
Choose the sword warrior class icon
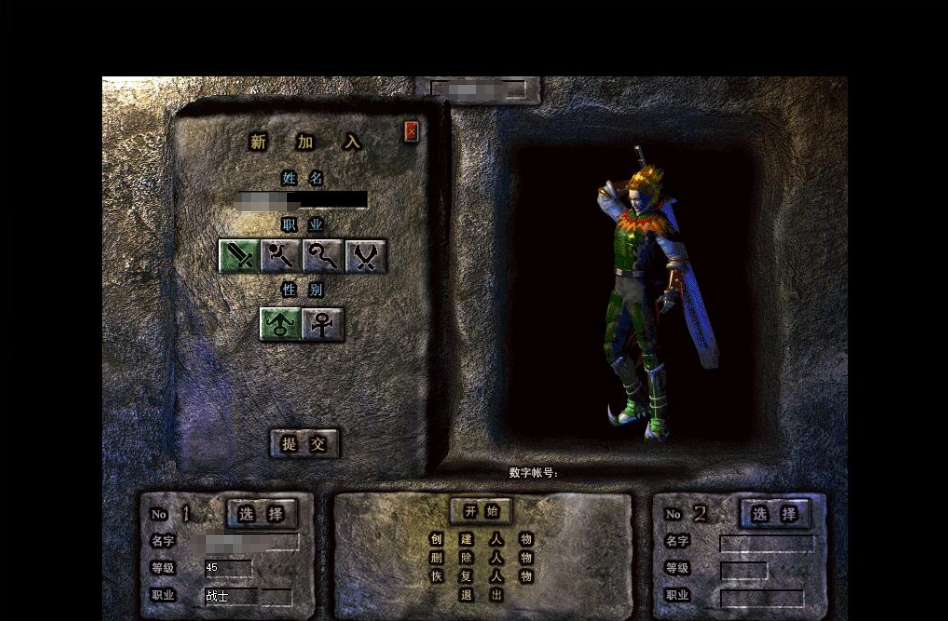pos(239,256)
